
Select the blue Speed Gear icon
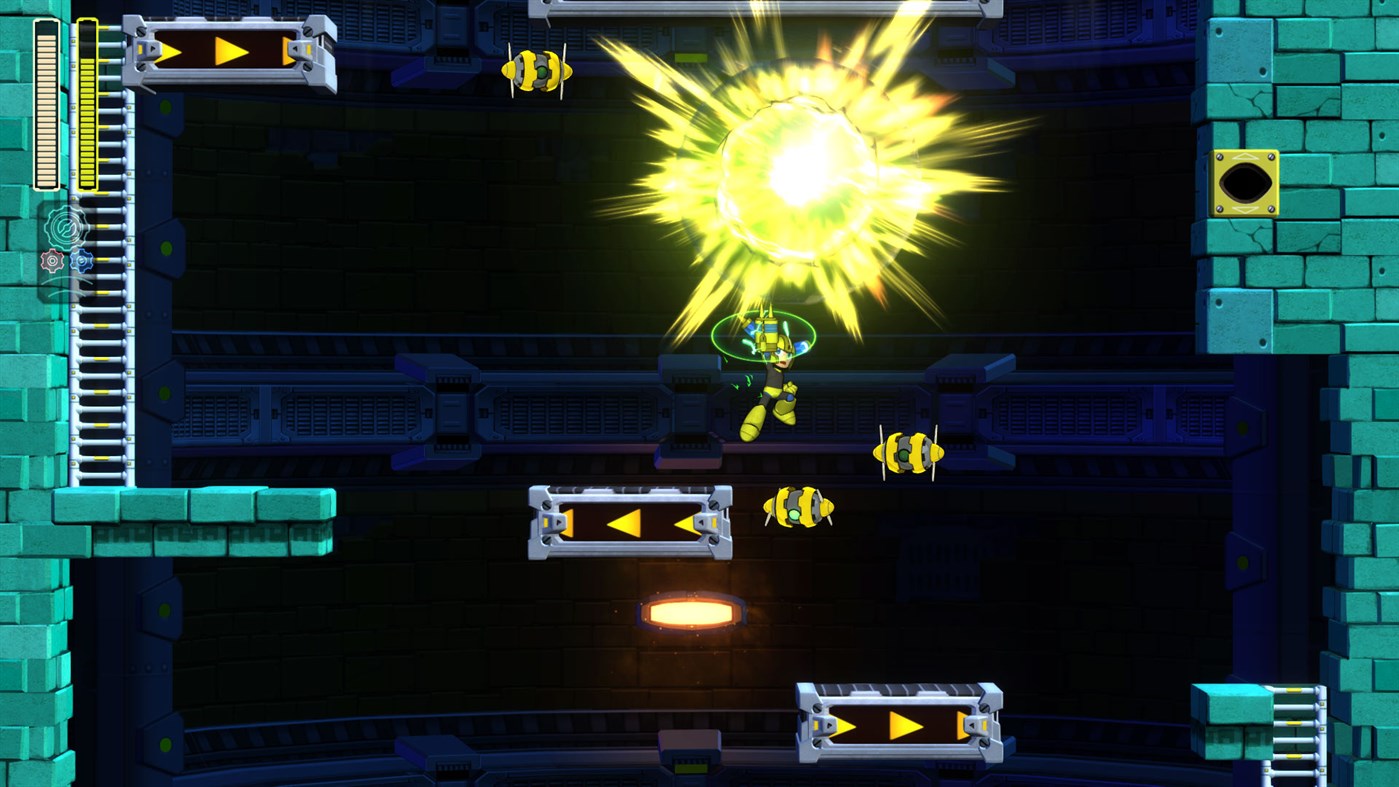click(x=82, y=260)
